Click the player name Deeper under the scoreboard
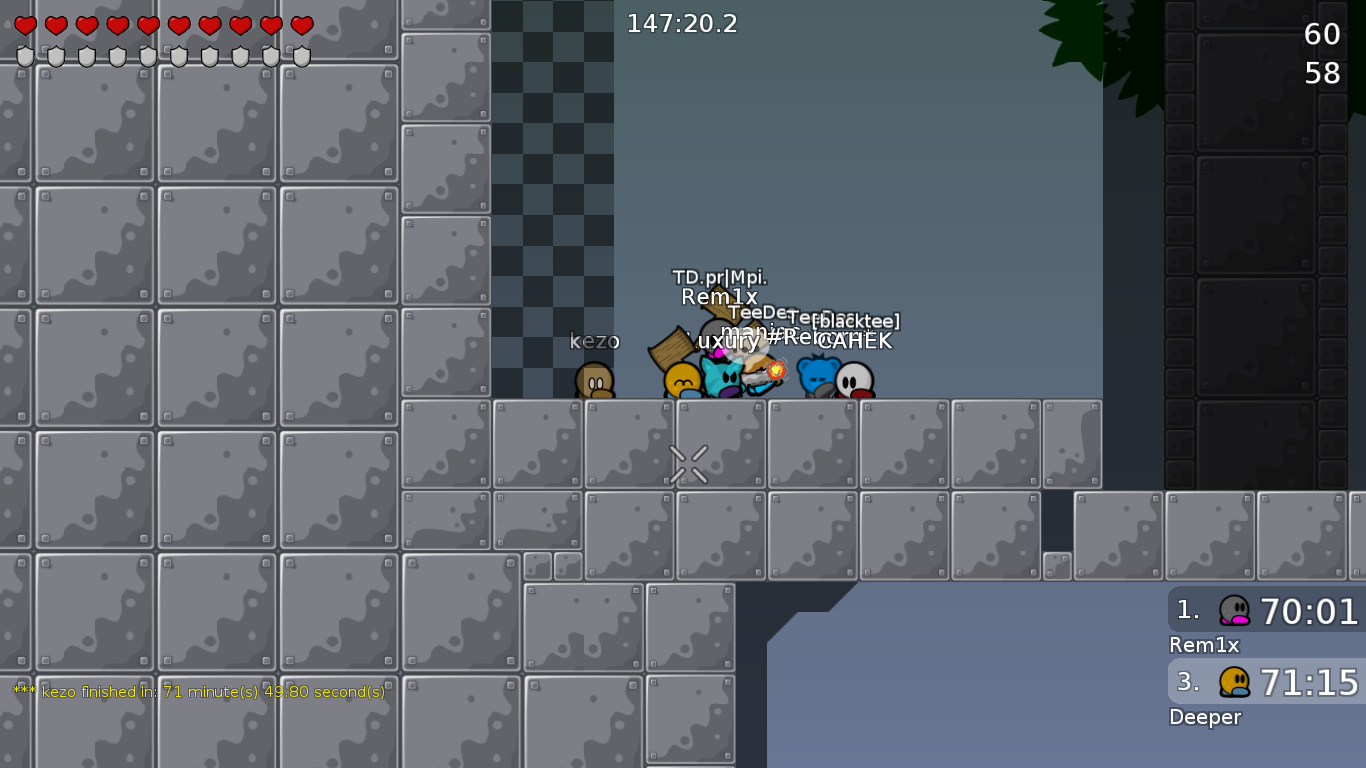Image resolution: width=1366 pixels, height=768 pixels. coord(1204,717)
